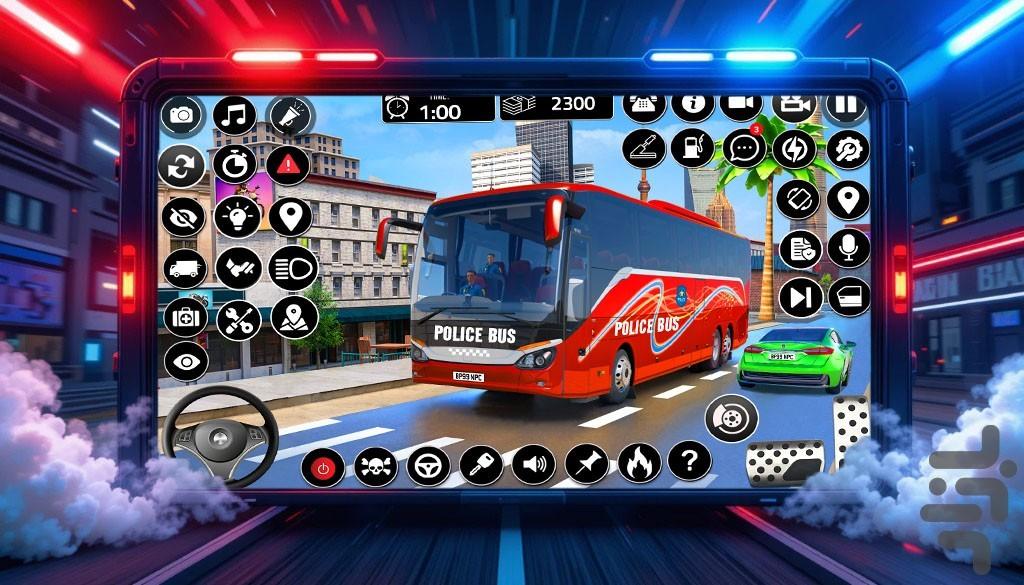
Task: Open the question mark help button
Action: tap(688, 461)
